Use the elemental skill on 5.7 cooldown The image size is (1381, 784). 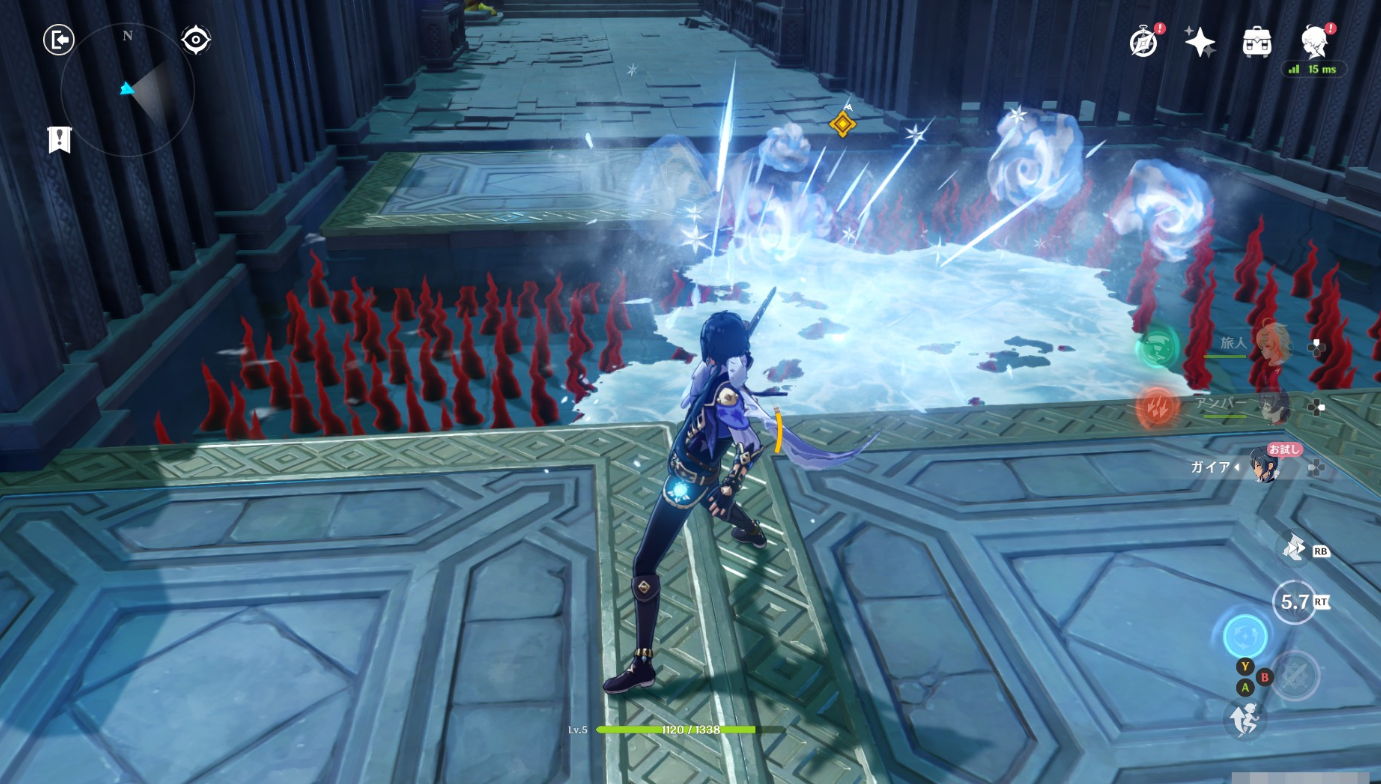(1294, 602)
